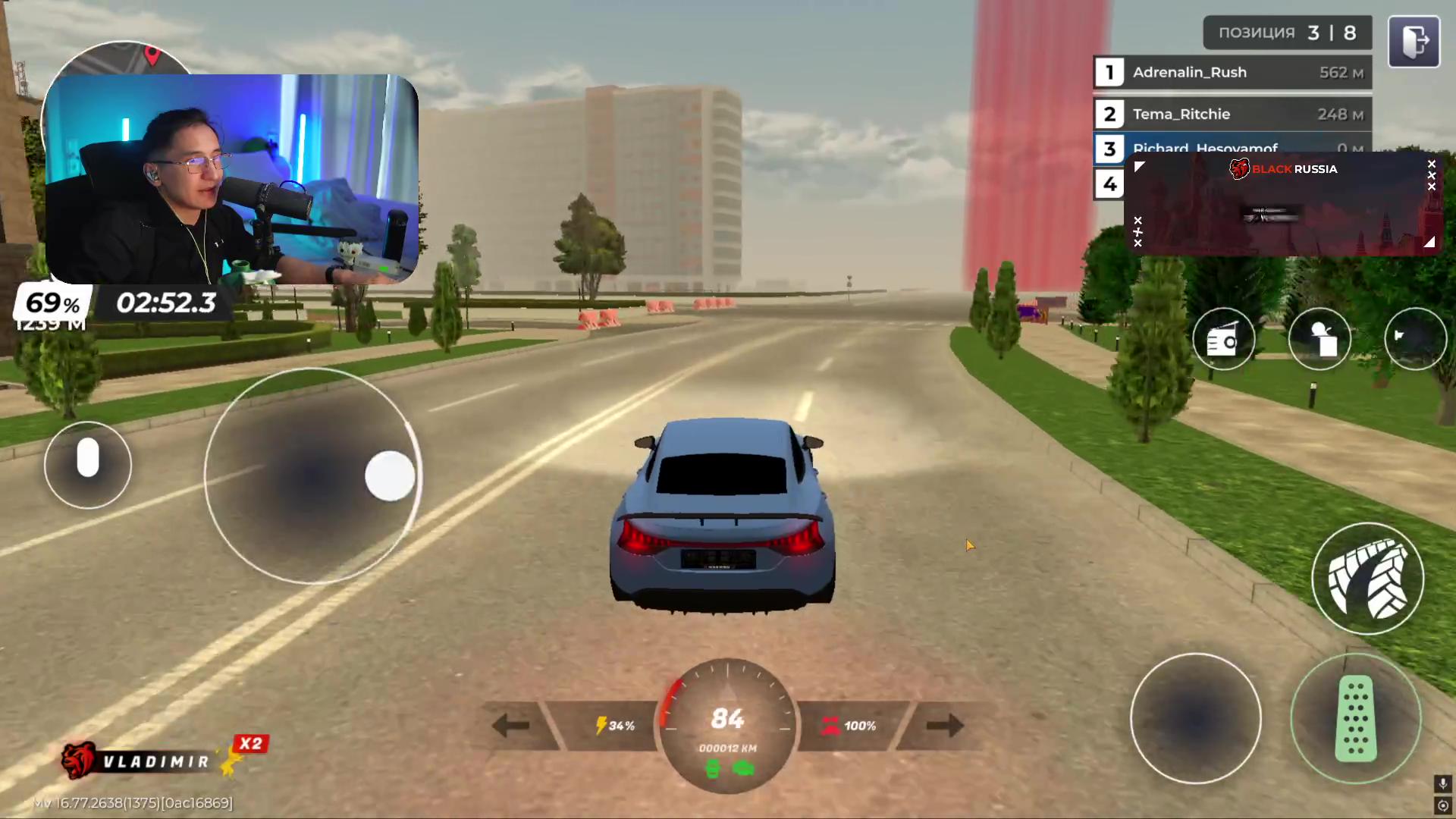
Task: Toggle the green car doors indicator
Action: [x=744, y=770]
